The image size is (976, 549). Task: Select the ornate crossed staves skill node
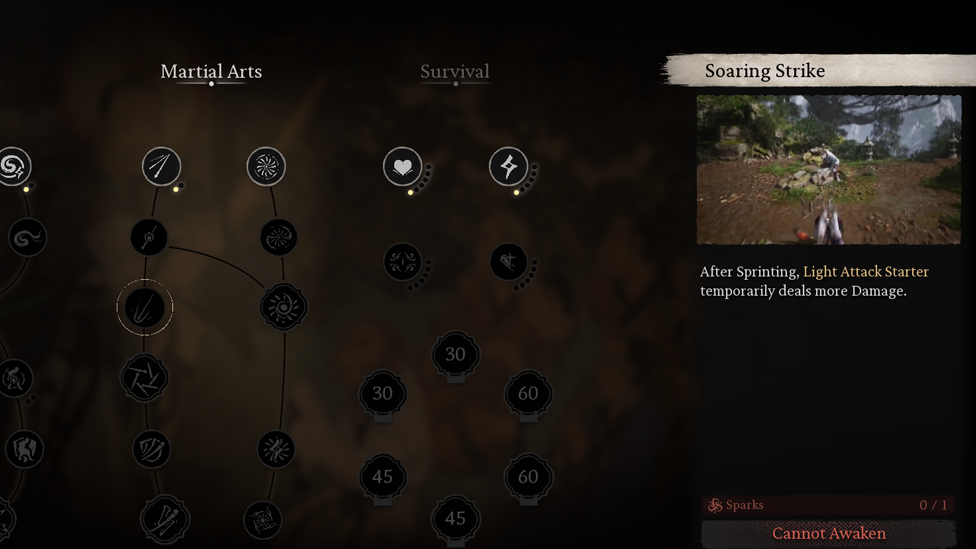[165, 519]
